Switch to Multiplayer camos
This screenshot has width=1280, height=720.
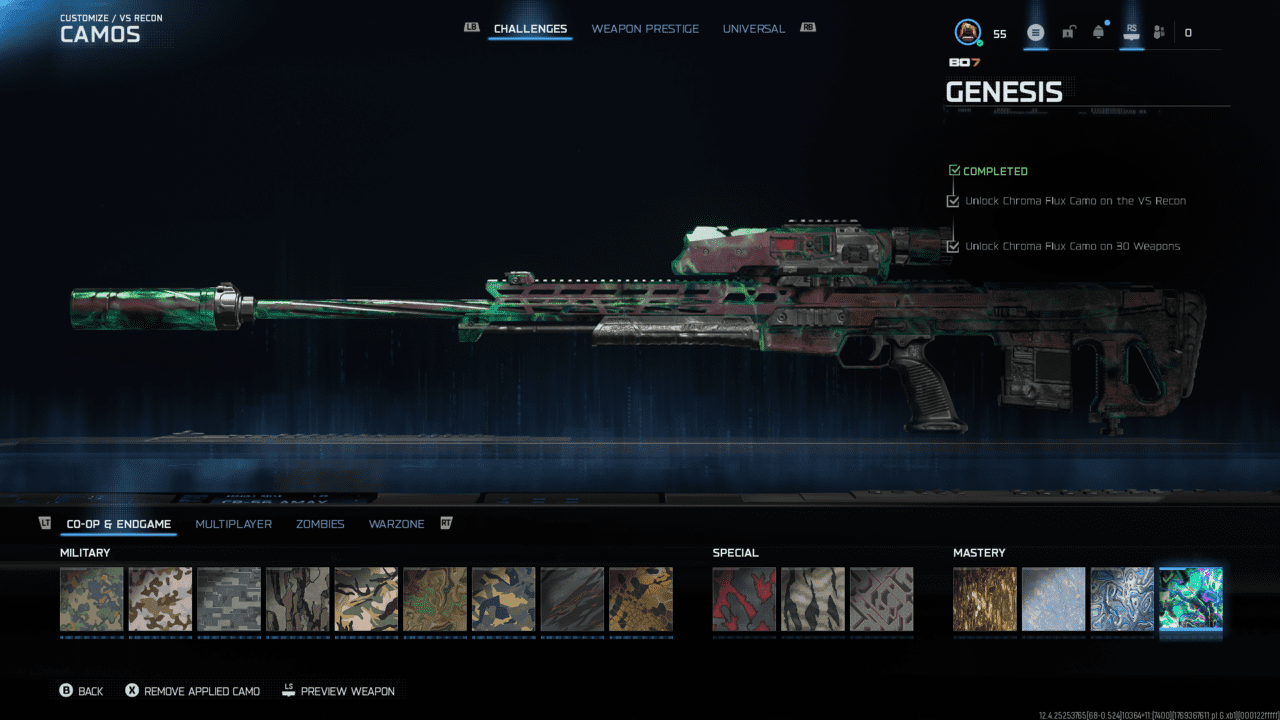(x=233, y=524)
